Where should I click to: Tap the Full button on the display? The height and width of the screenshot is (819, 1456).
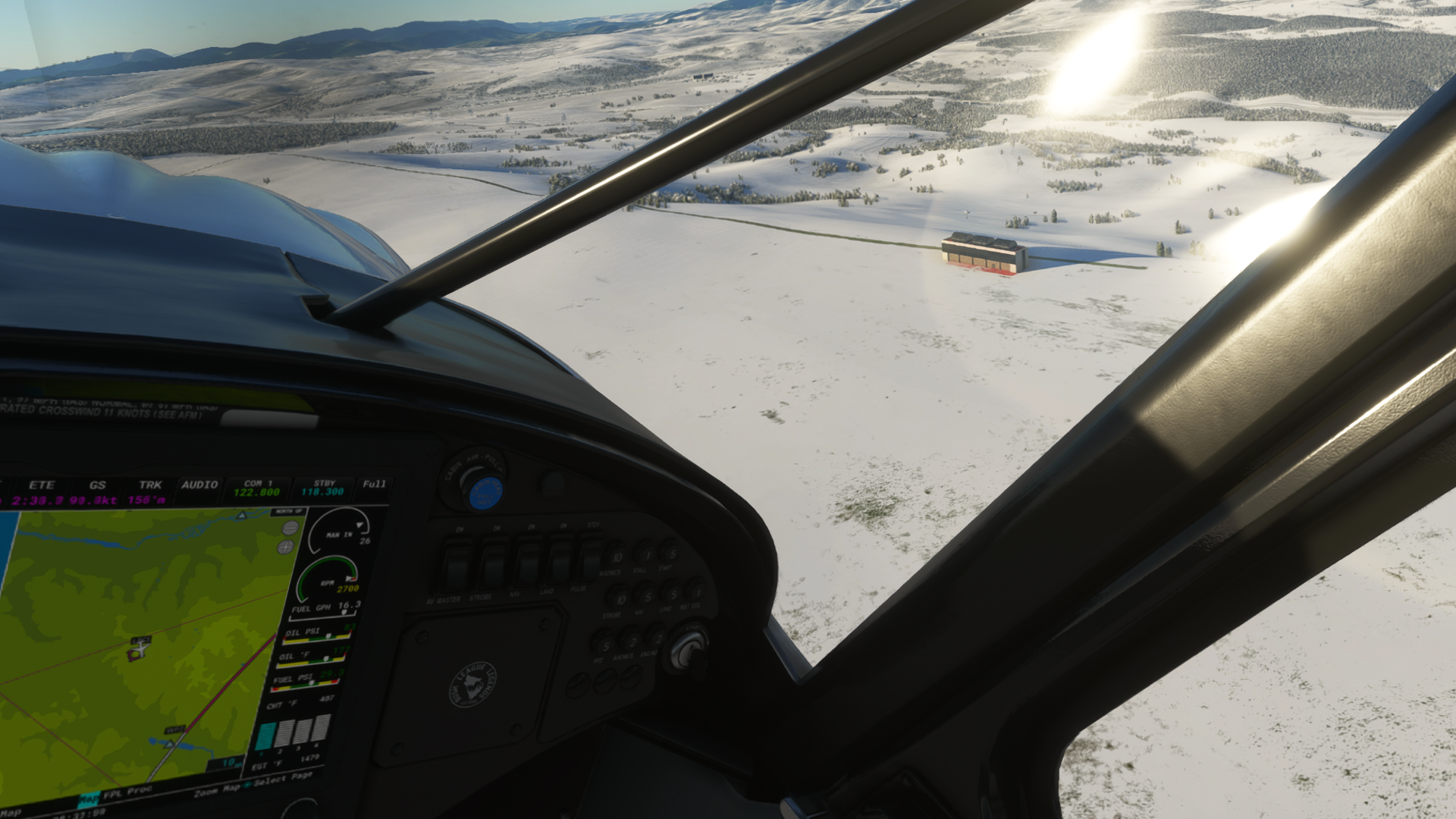(x=374, y=485)
